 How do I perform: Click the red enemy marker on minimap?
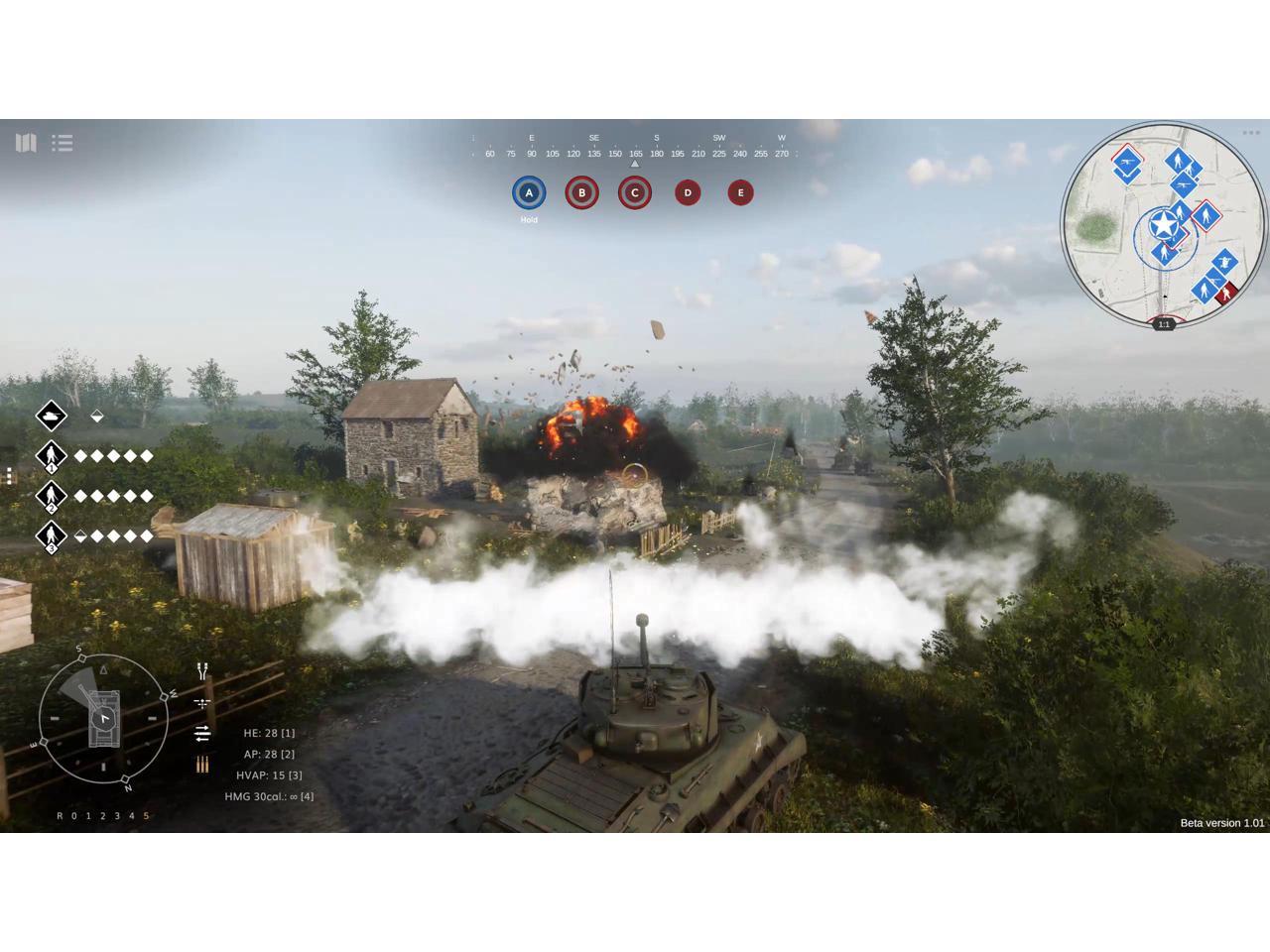pyautogui.click(x=1228, y=292)
